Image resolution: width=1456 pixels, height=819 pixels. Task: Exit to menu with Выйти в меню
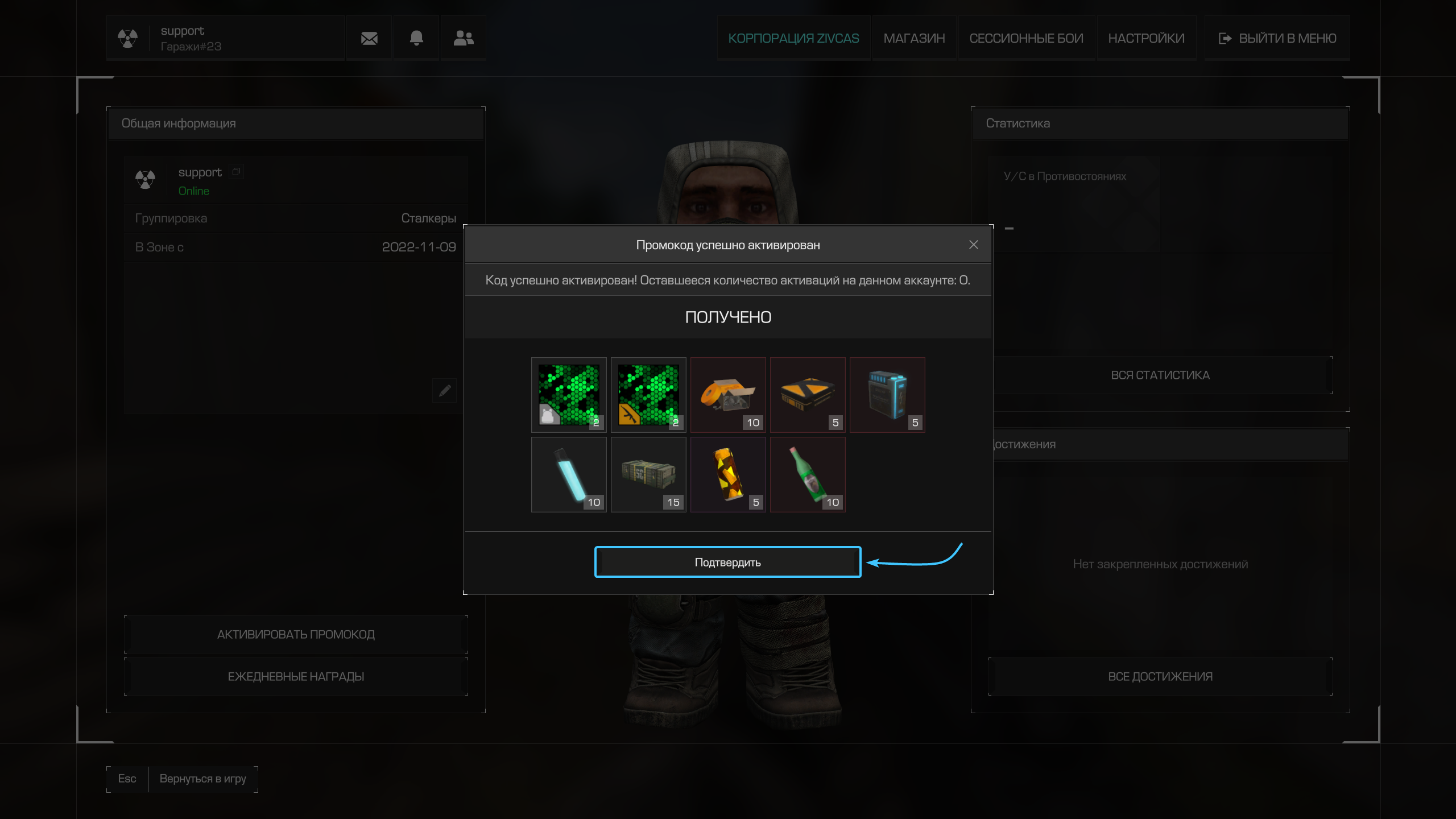[1277, 38]
